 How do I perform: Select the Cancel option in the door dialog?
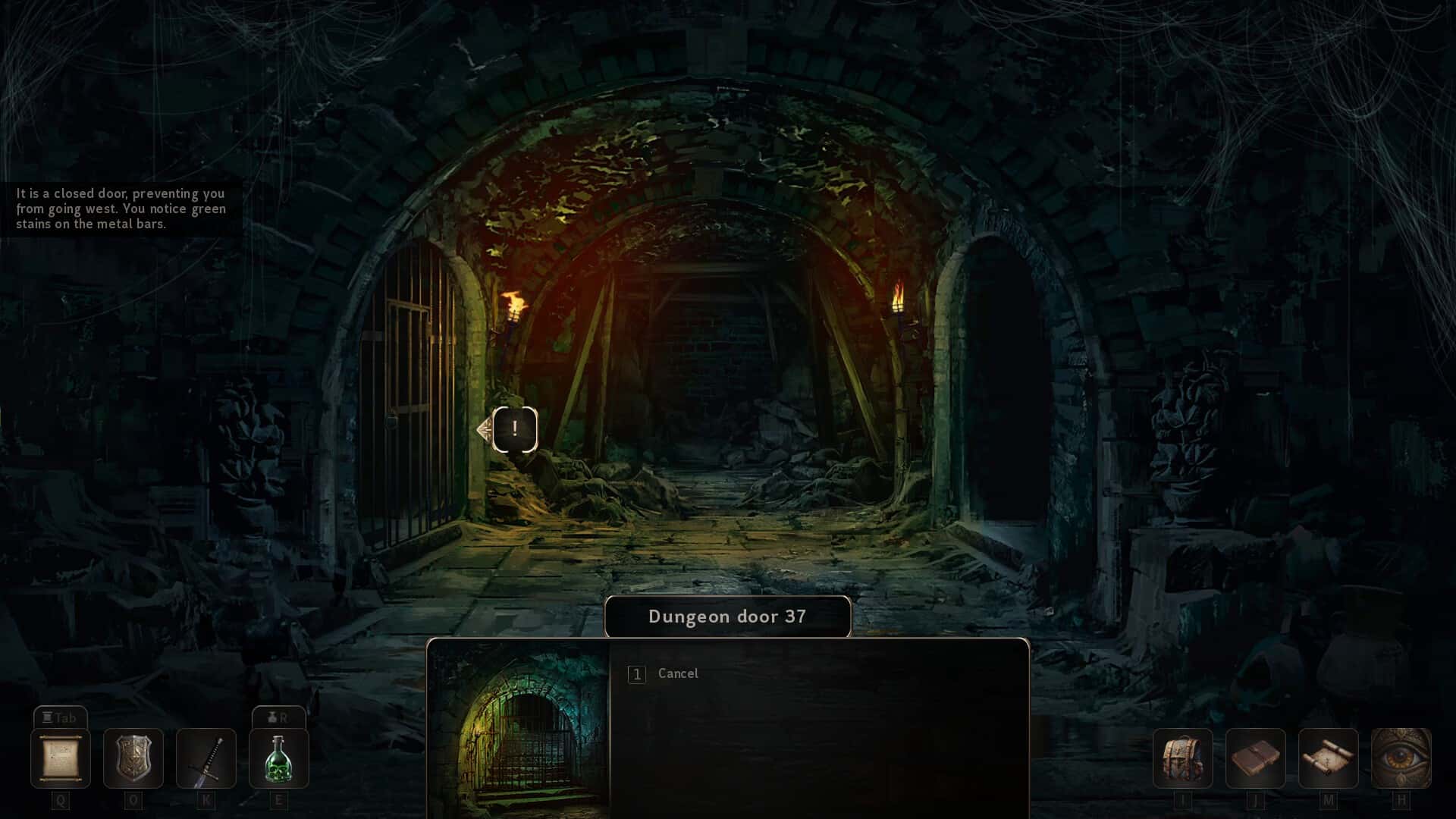[x=677, y=673]
